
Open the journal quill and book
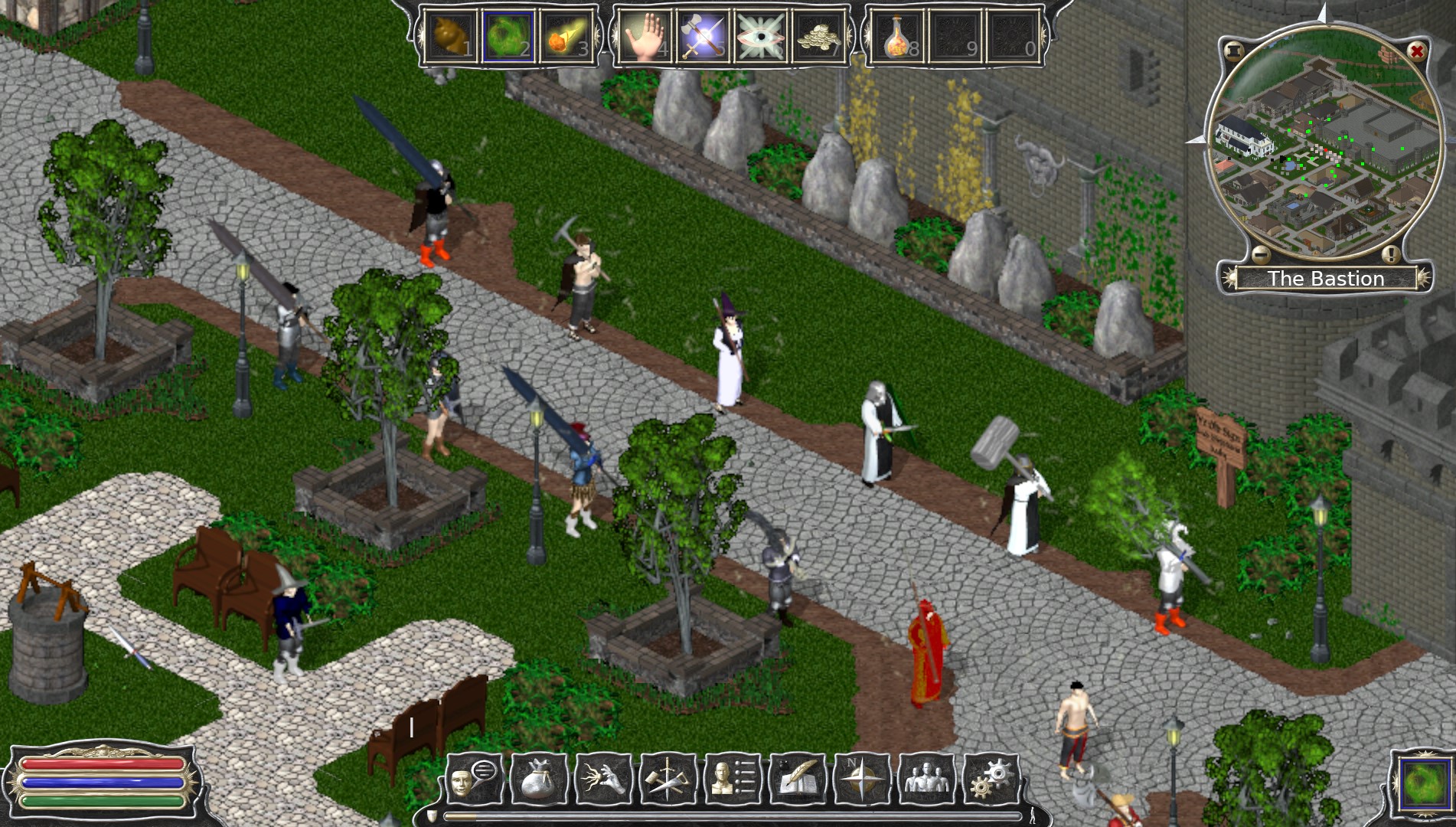click(x=798, y=780)
